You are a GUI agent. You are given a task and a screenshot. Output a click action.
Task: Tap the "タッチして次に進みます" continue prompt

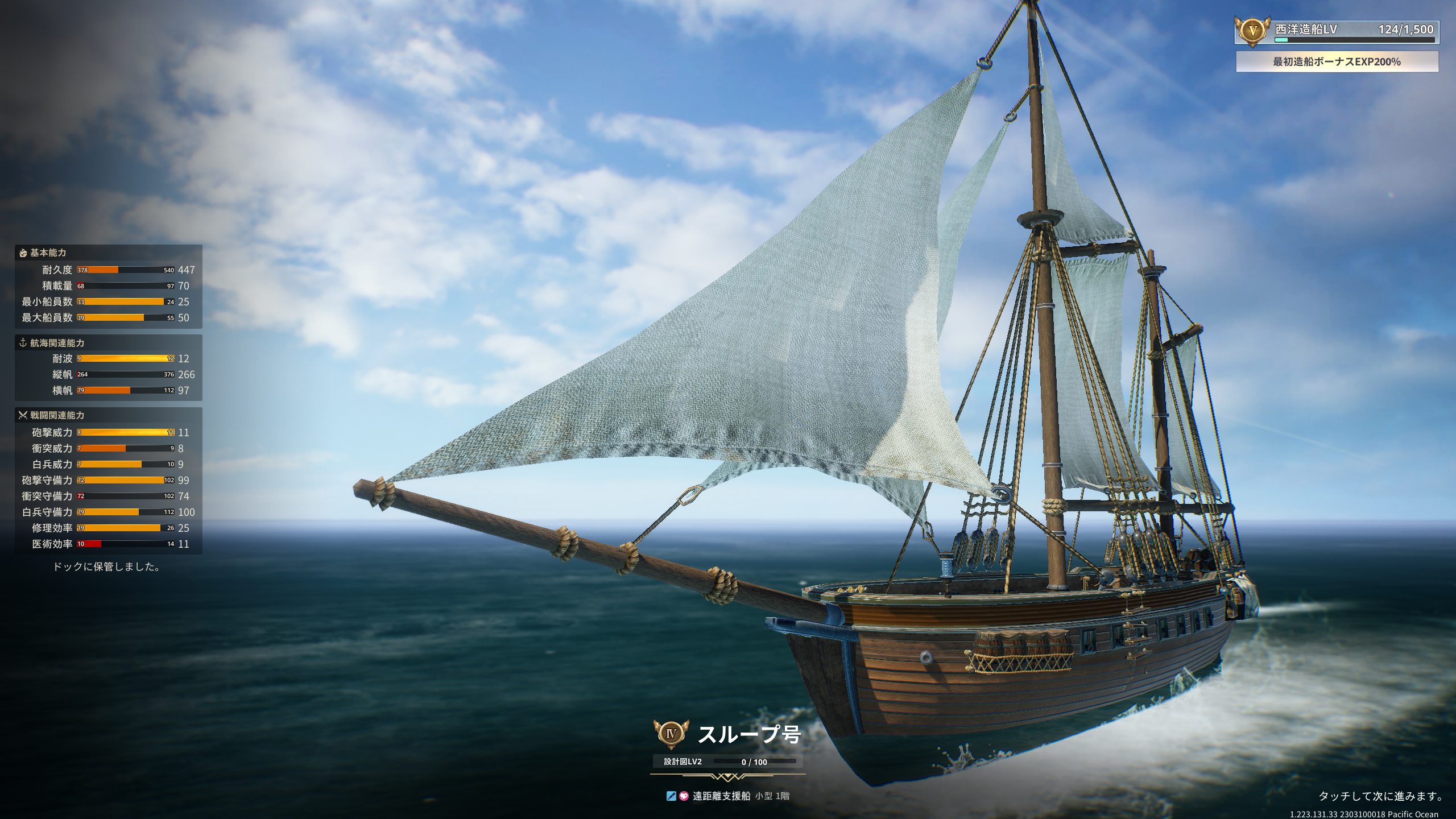pos(1380,796)
